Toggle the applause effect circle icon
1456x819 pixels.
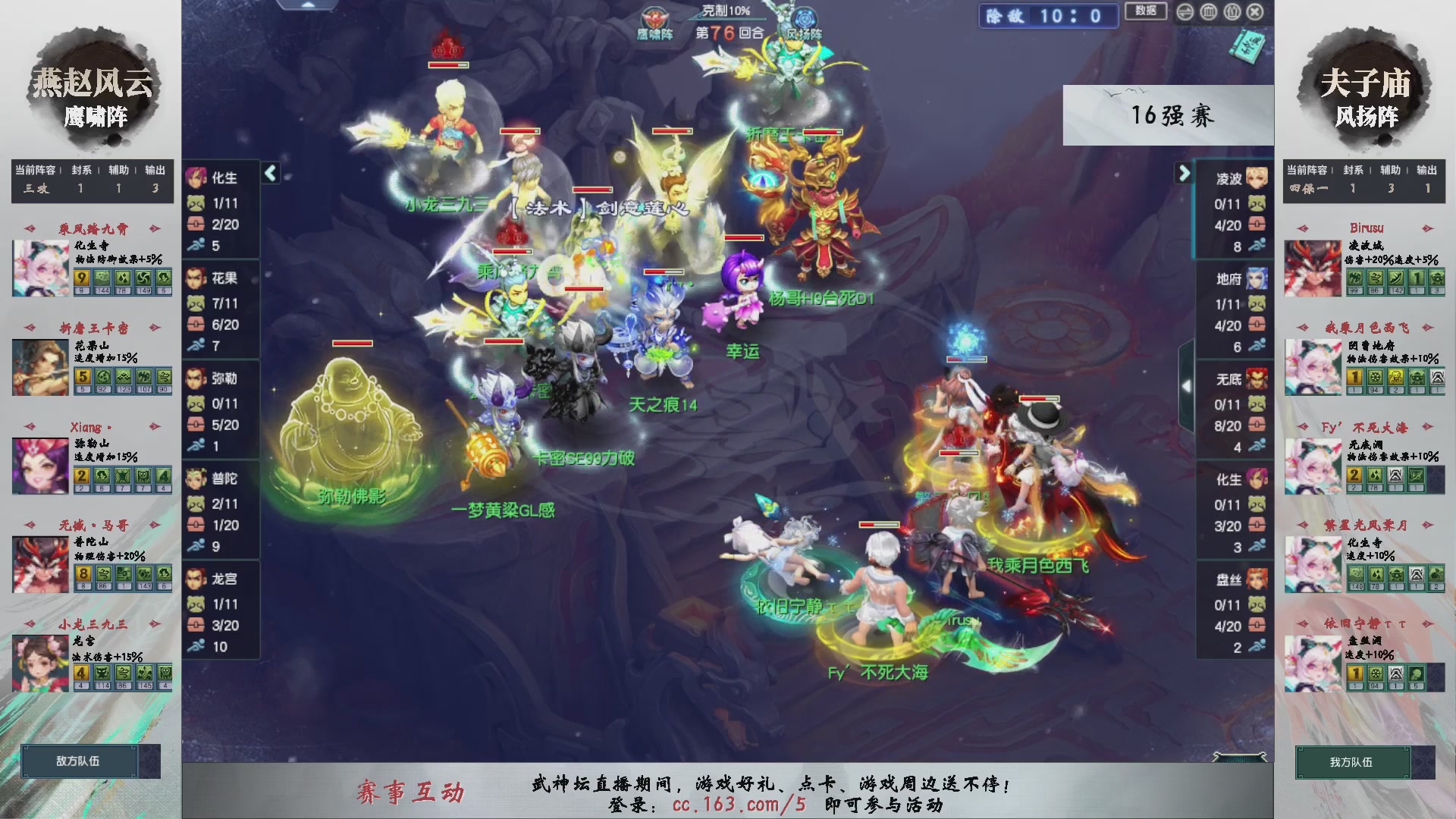1232,12
